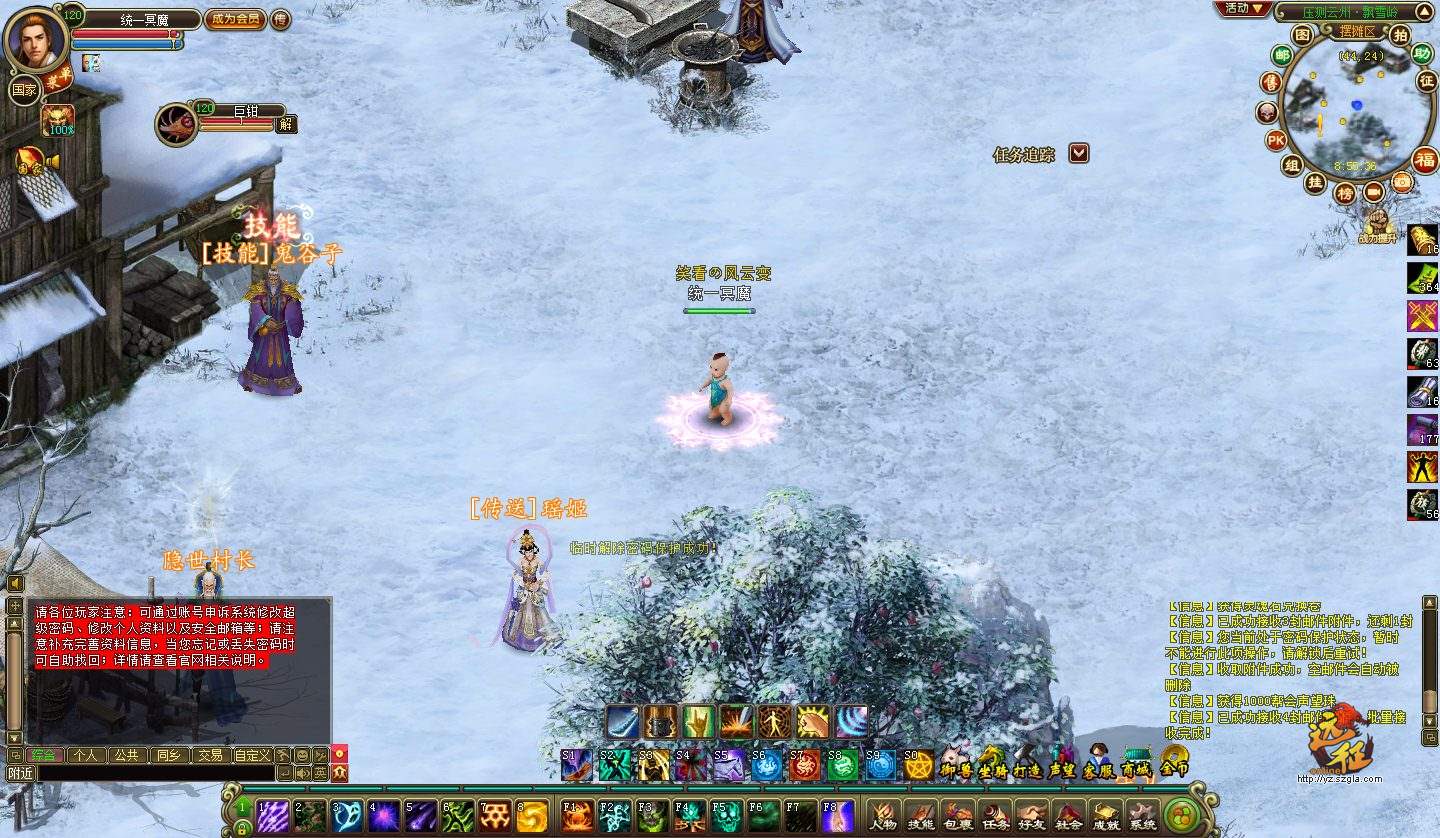Viewport: 1440px width, 838px height.
Task: Open mail with the 邮 button
Action: click(1281, 55)
